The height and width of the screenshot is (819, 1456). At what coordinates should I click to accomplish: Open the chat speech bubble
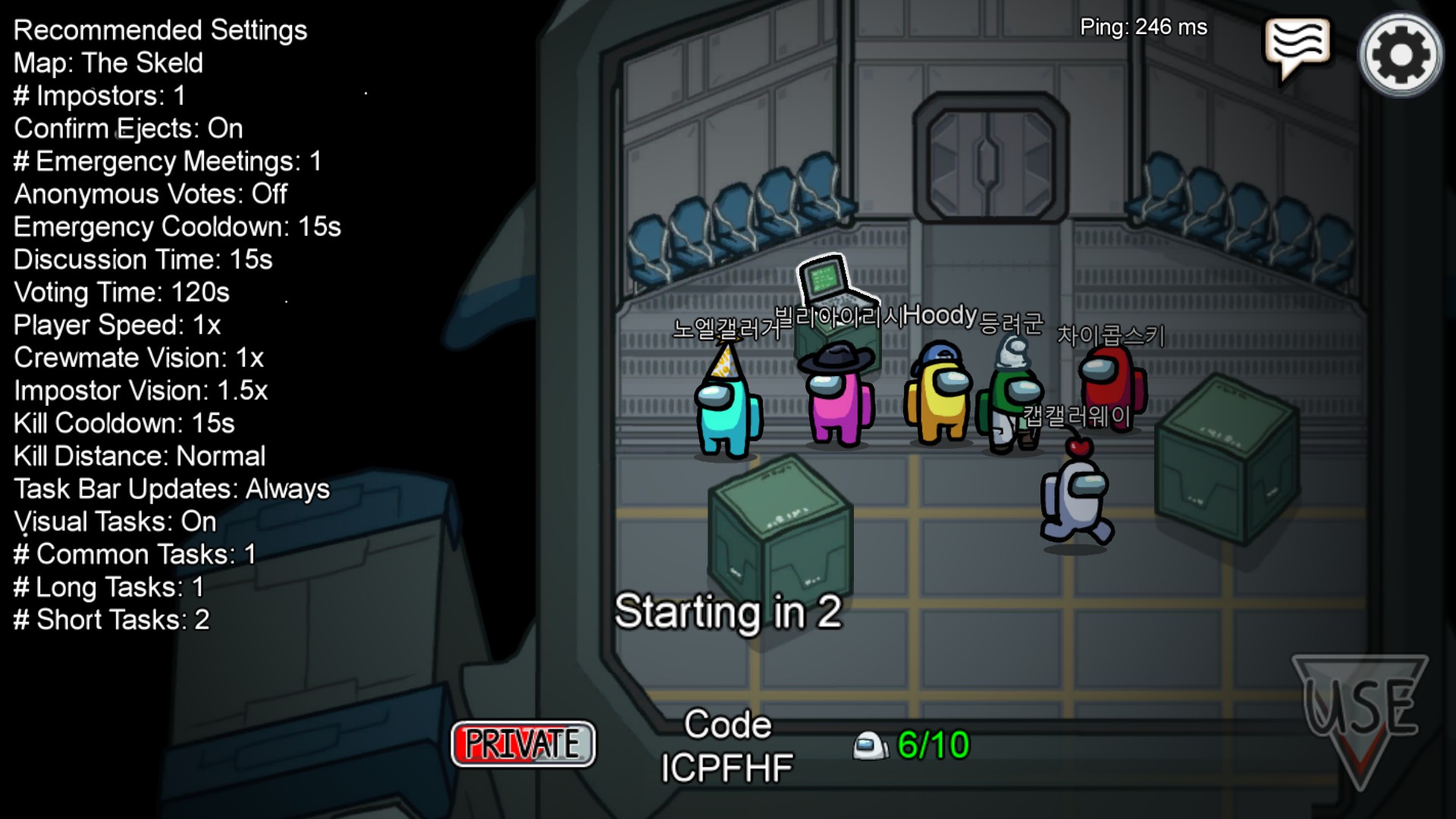(1297, 45)
